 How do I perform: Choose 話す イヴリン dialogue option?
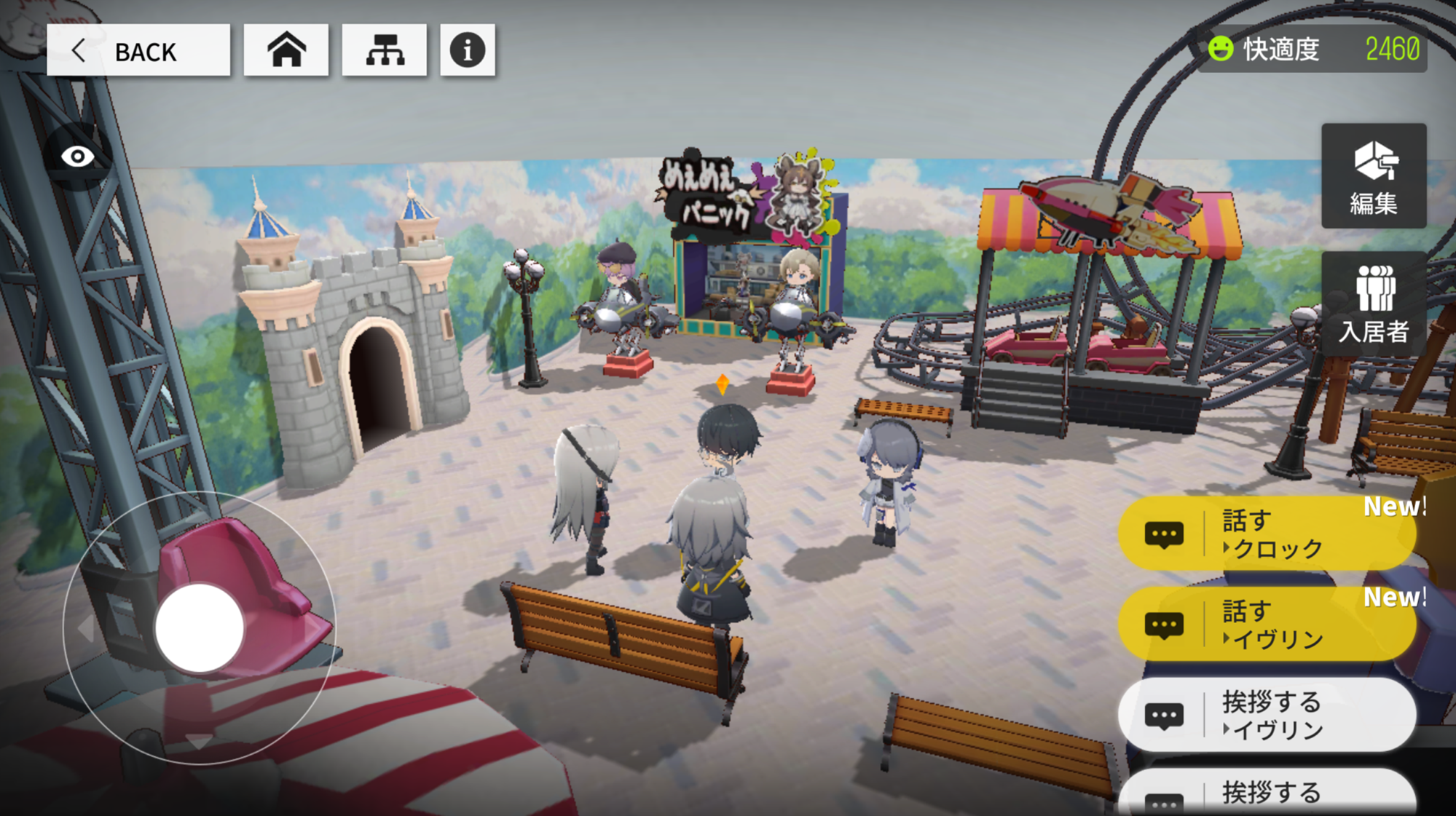click(x=1267, y=625)
